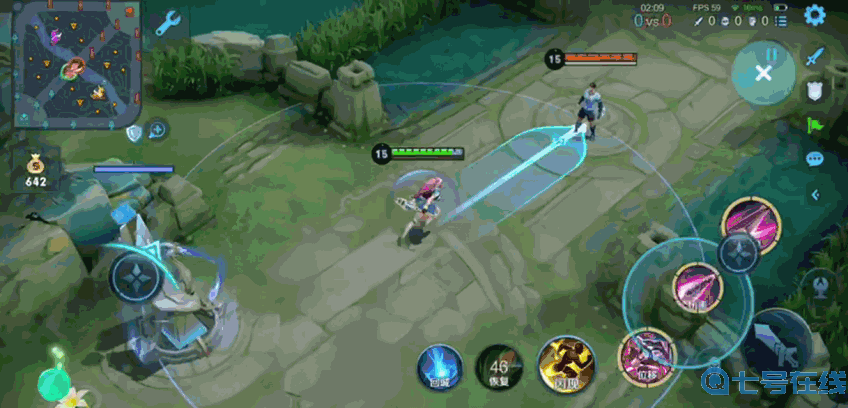Tap the green potion orb
848x408 pixels.
tap(52, 382)
